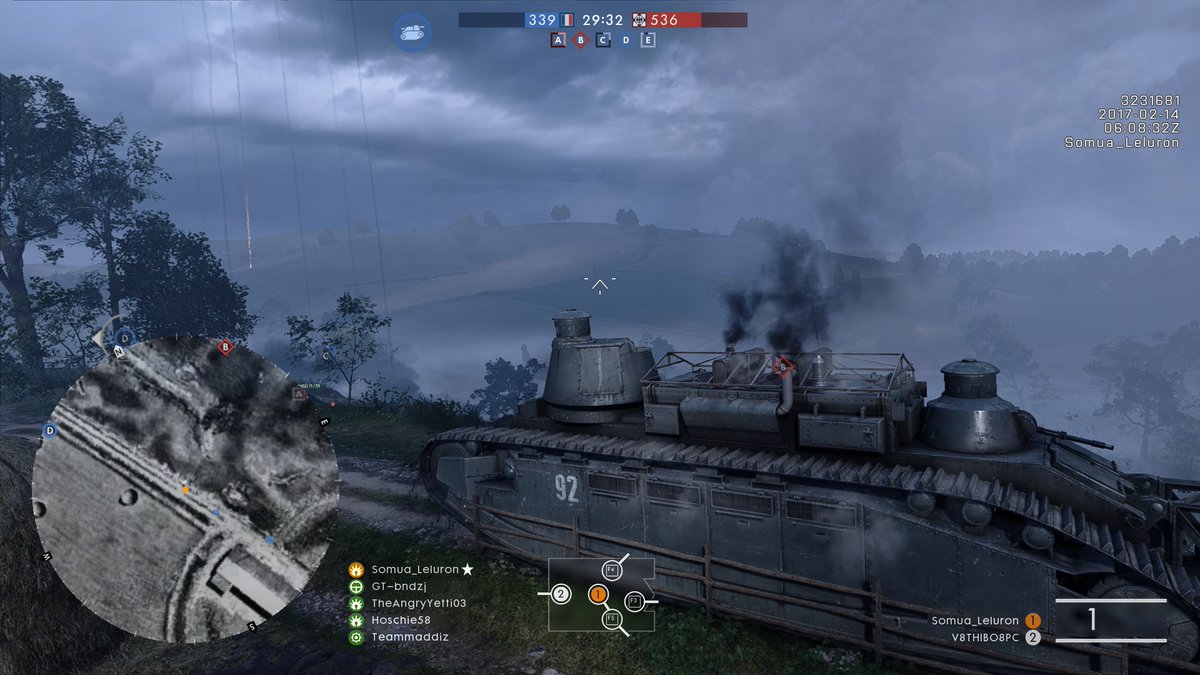Select objective flag A in the capture bar
Image resolution: width=1200 pixels, height=675 pixels.
coord(558,40)
